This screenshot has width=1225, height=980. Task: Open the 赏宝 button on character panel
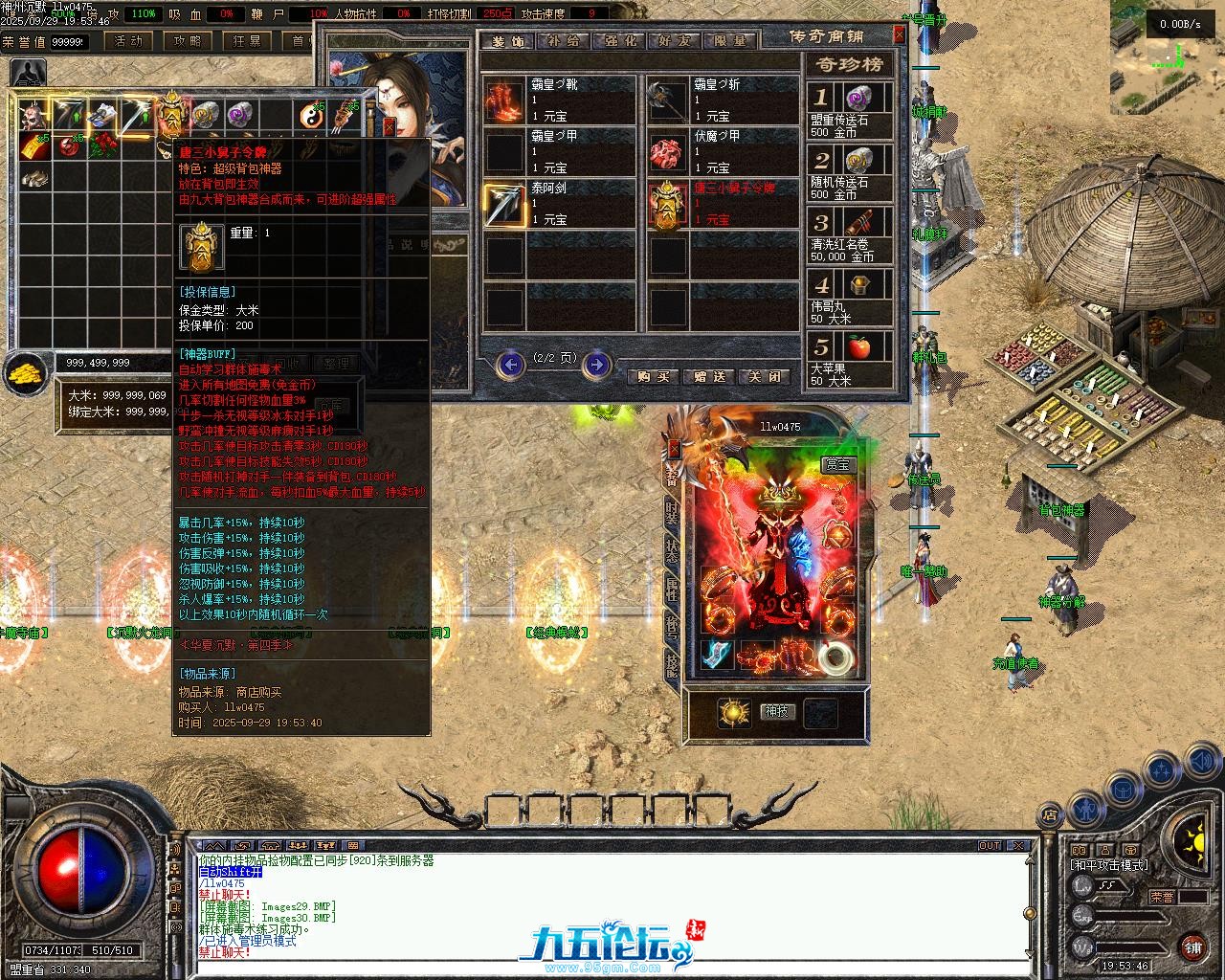click(837, 464)
